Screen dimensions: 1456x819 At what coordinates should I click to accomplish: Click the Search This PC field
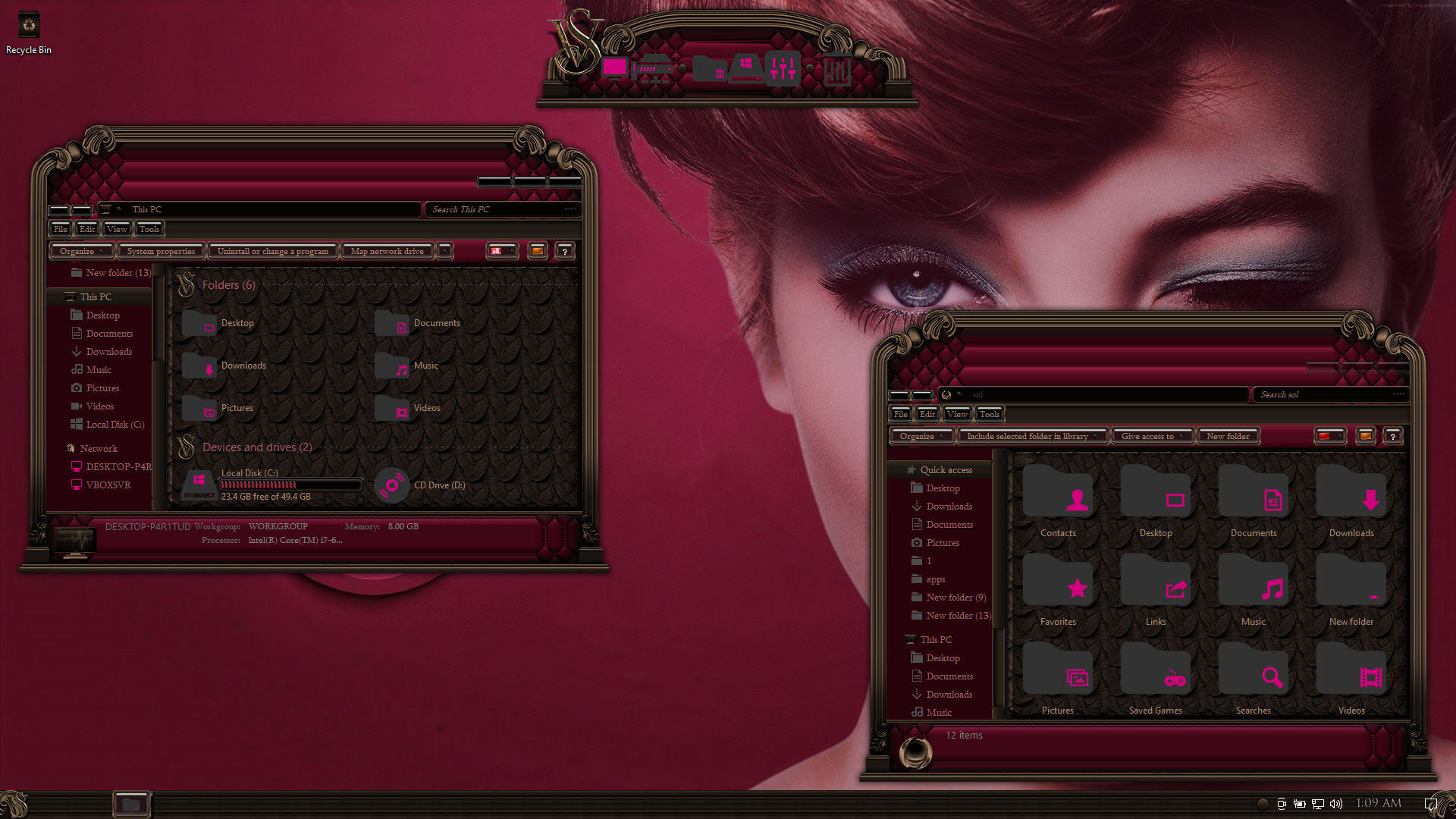coord(497,209)
